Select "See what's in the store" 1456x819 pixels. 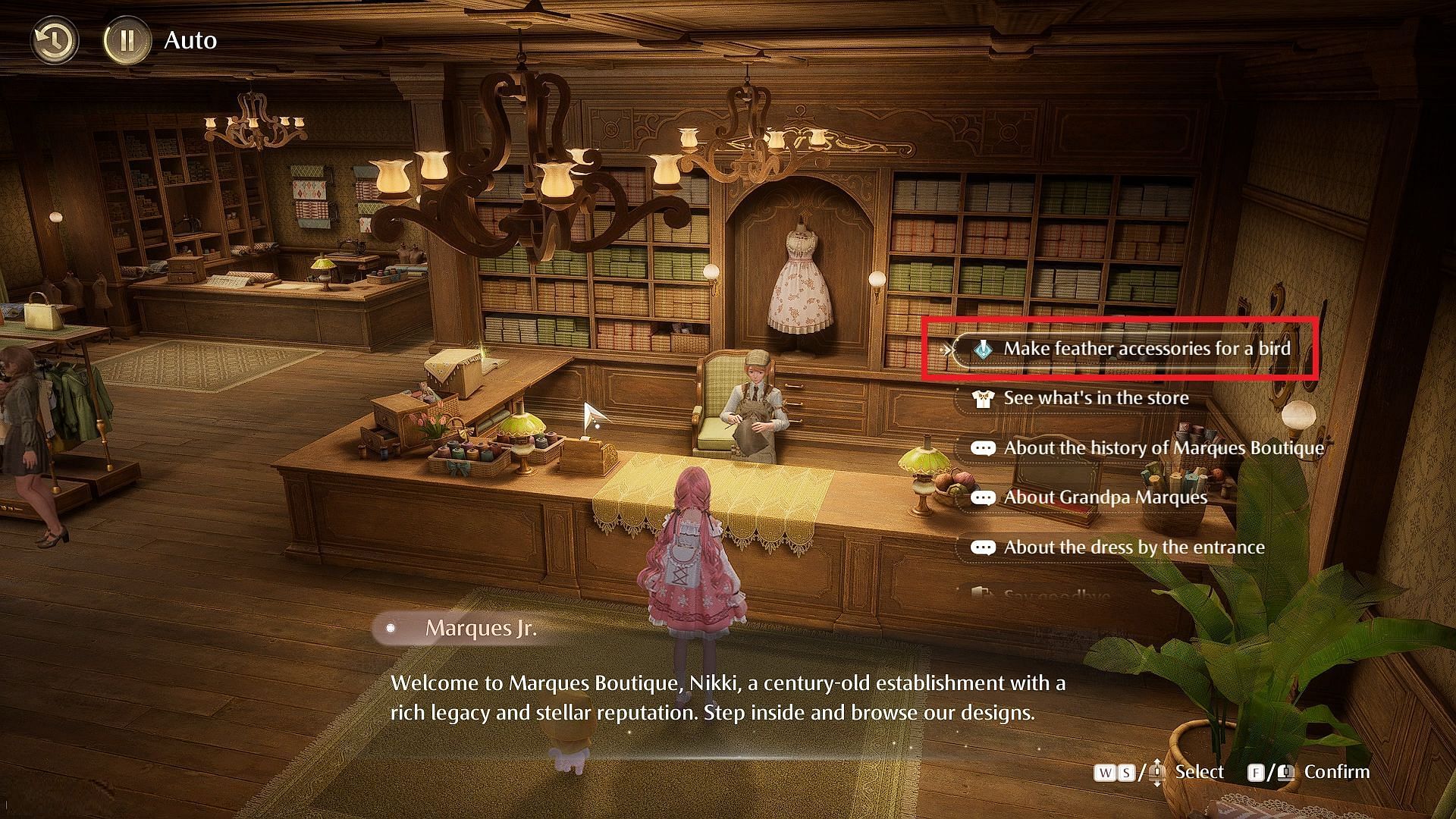(x=1095, y=398)
